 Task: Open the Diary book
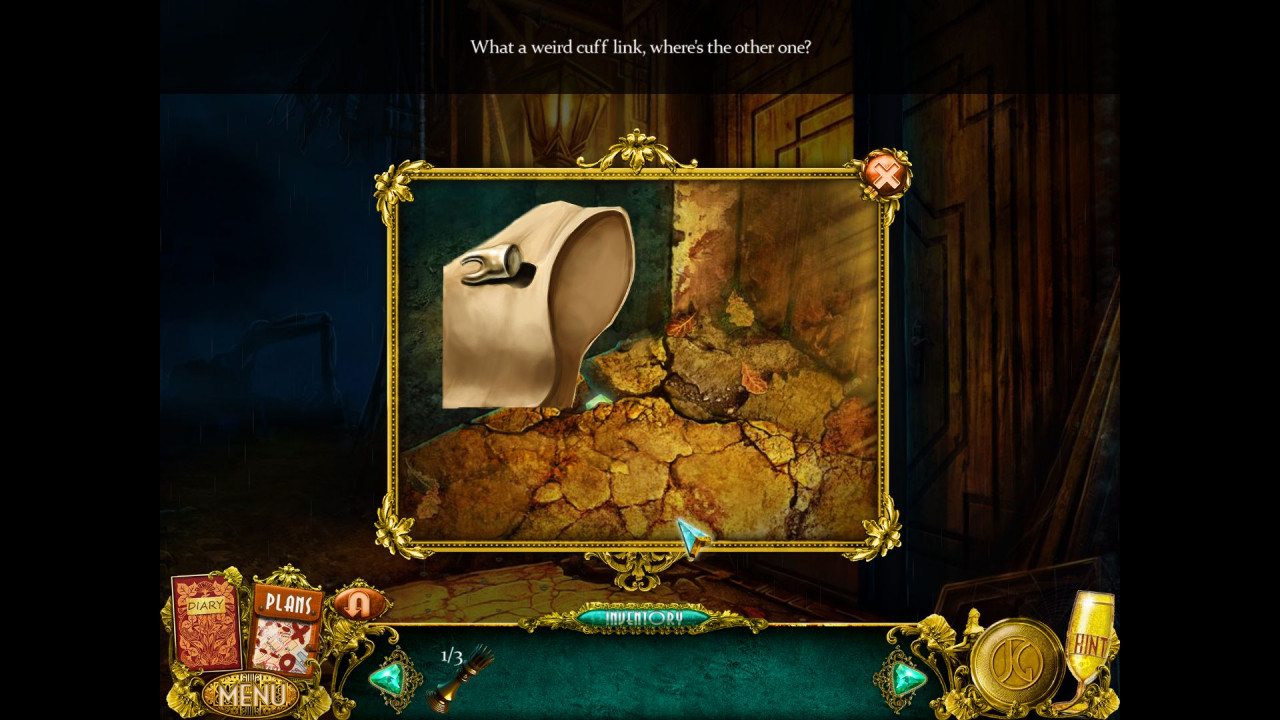tap(207, 622)
